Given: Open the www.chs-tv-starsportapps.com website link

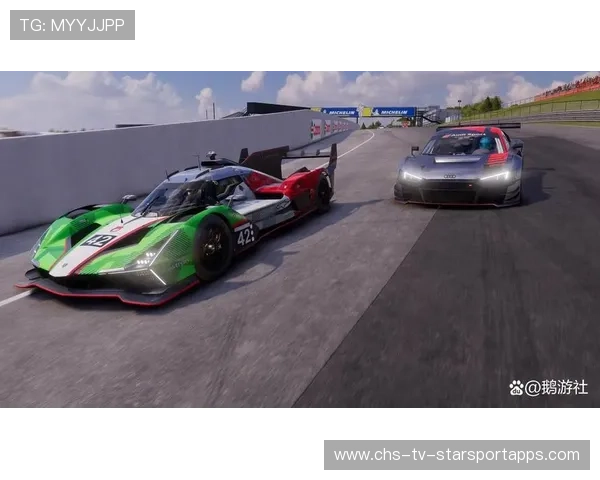Looking at the screenshot, I should (456, 455).
